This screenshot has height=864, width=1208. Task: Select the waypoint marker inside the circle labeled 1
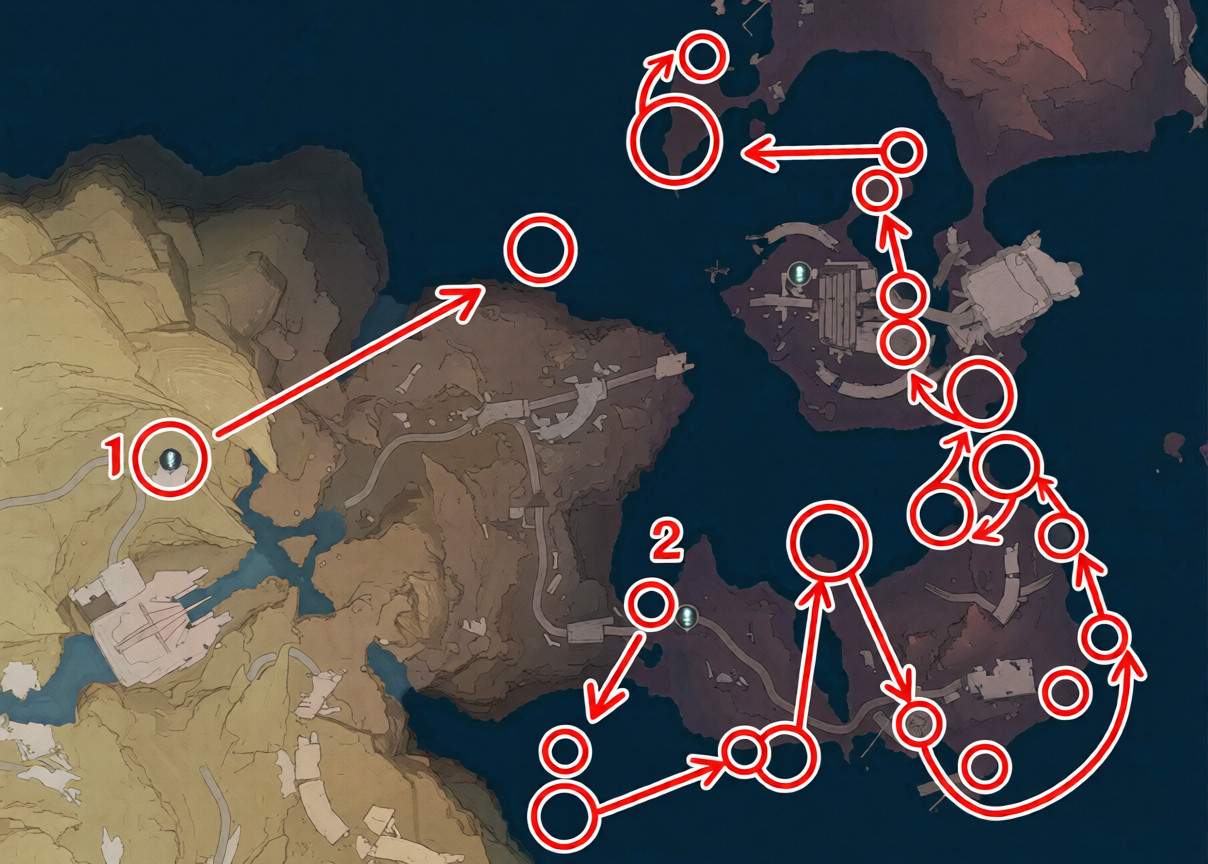tap(172, 460)
